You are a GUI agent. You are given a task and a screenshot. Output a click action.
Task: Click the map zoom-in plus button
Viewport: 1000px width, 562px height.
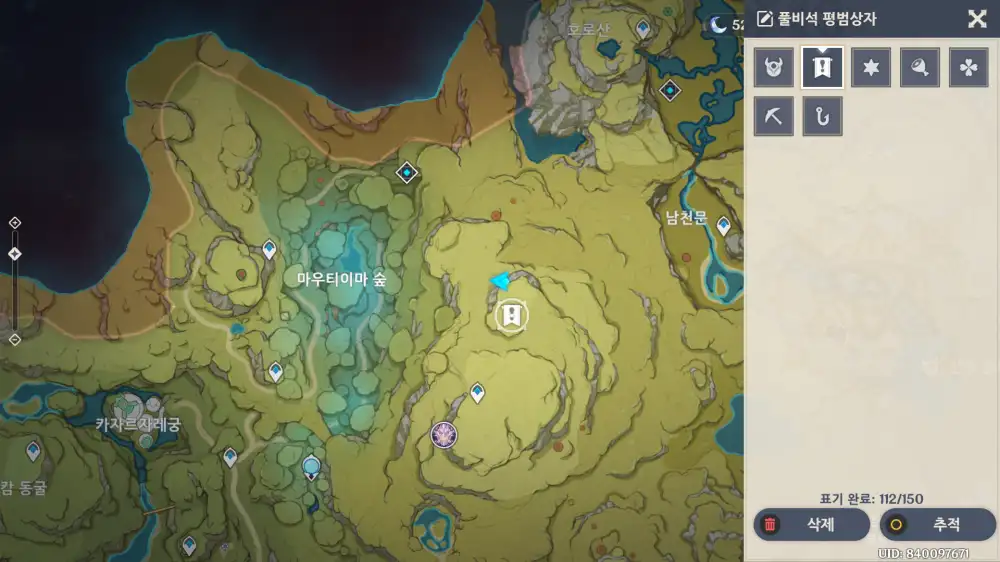coord(14,222)
